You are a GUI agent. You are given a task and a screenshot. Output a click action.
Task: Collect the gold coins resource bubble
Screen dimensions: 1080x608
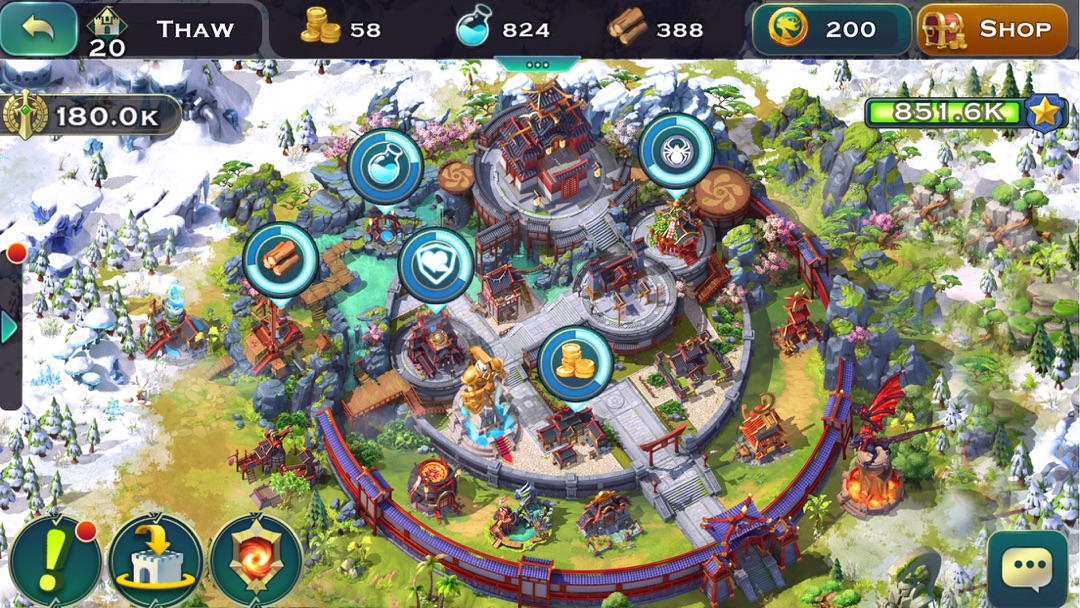point(575,363)
